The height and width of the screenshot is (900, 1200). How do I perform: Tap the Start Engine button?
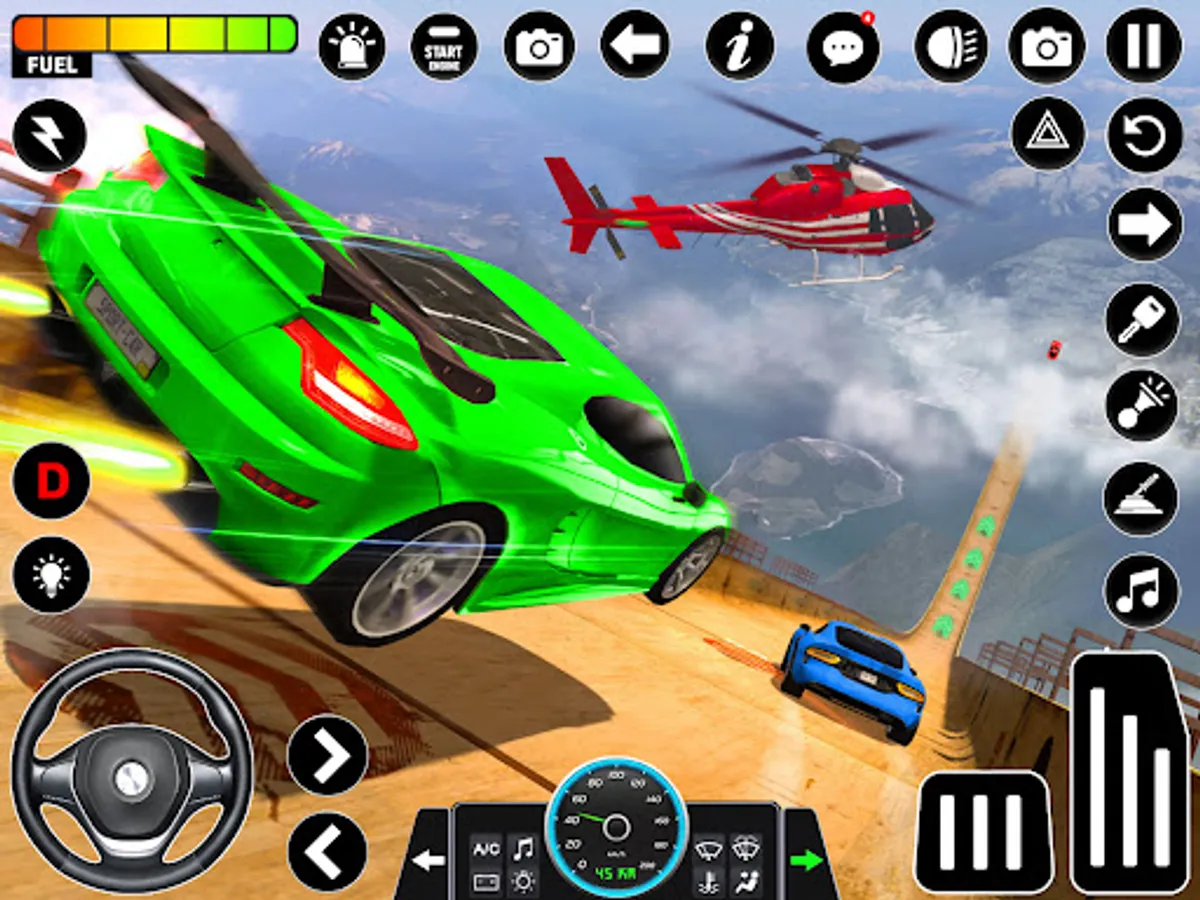pos(444,46)
